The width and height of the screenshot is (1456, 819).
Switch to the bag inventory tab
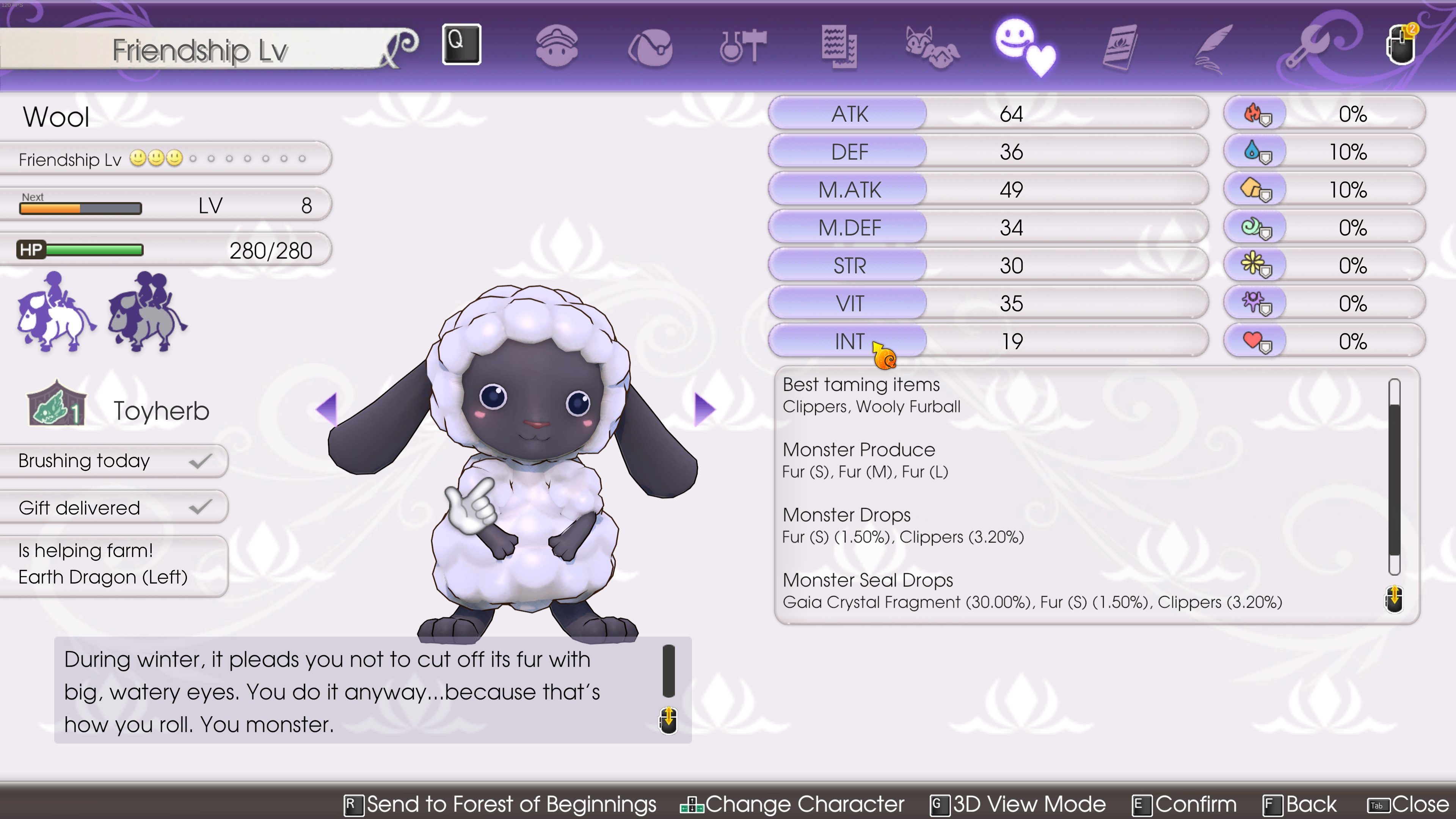[x=650, y=47]
